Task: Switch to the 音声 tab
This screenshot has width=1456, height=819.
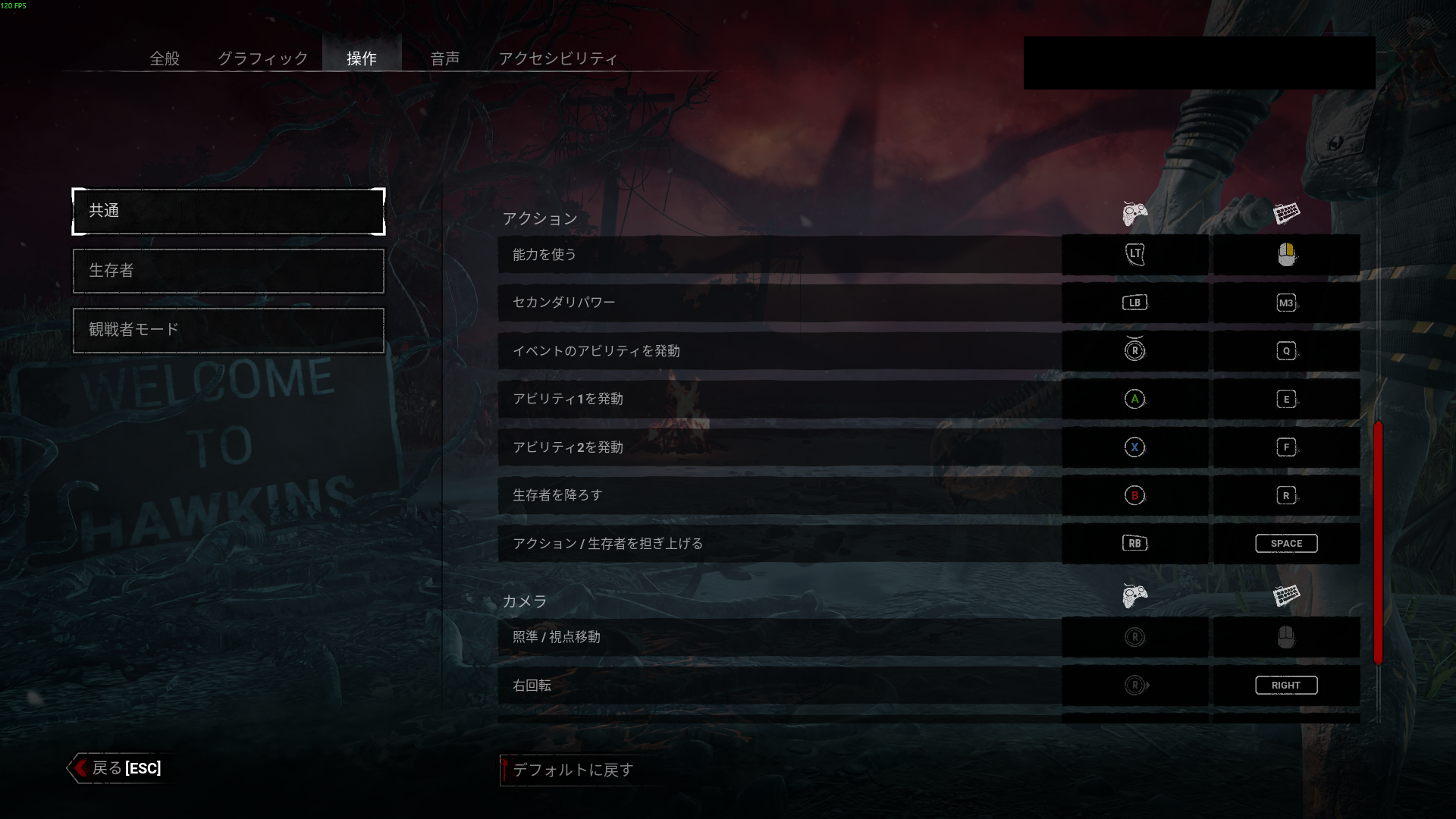Action: (444, 58)
